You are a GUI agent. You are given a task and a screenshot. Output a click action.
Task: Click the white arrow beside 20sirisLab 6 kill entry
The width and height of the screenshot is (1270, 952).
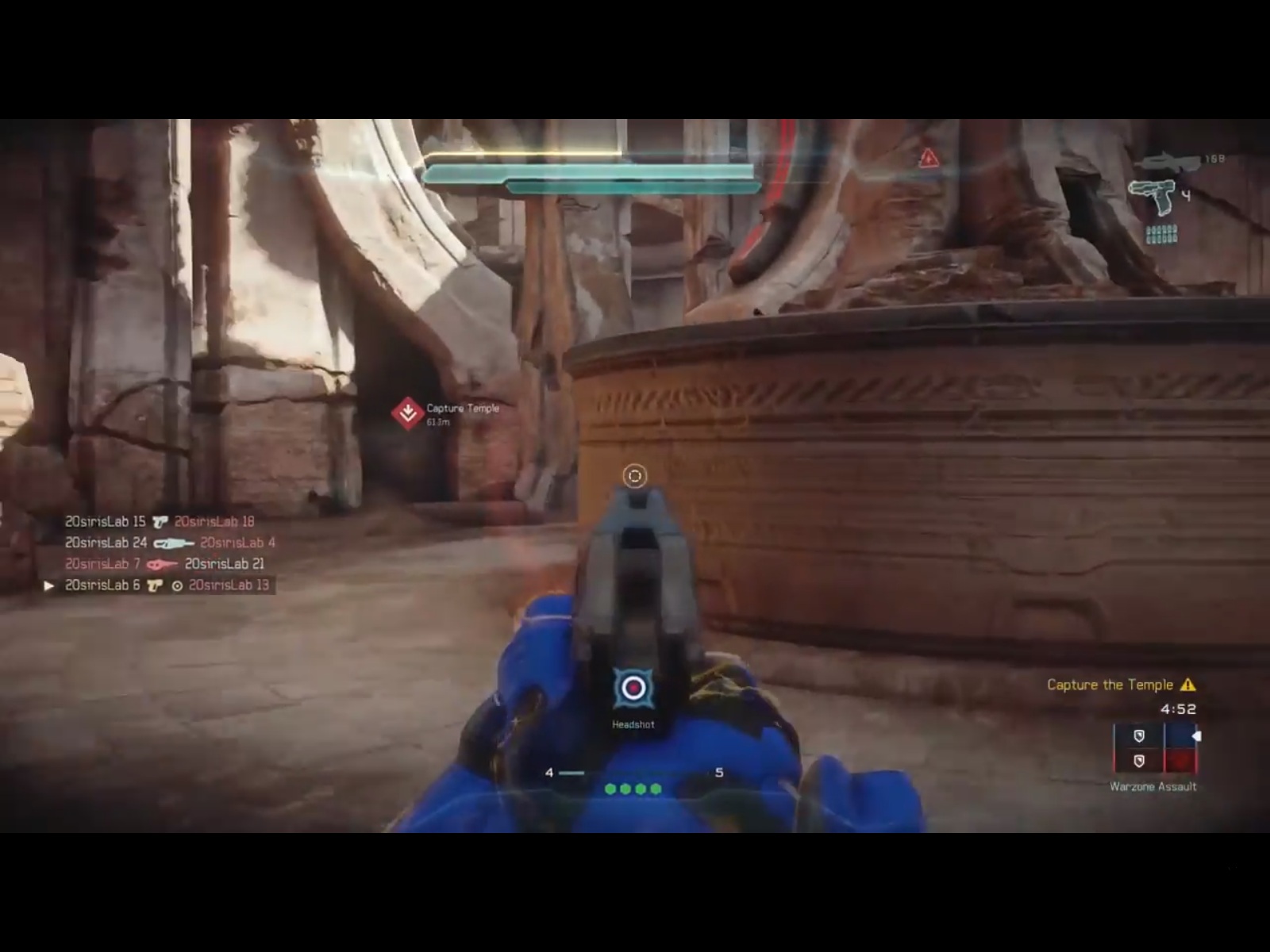click(x=50, y=585)
